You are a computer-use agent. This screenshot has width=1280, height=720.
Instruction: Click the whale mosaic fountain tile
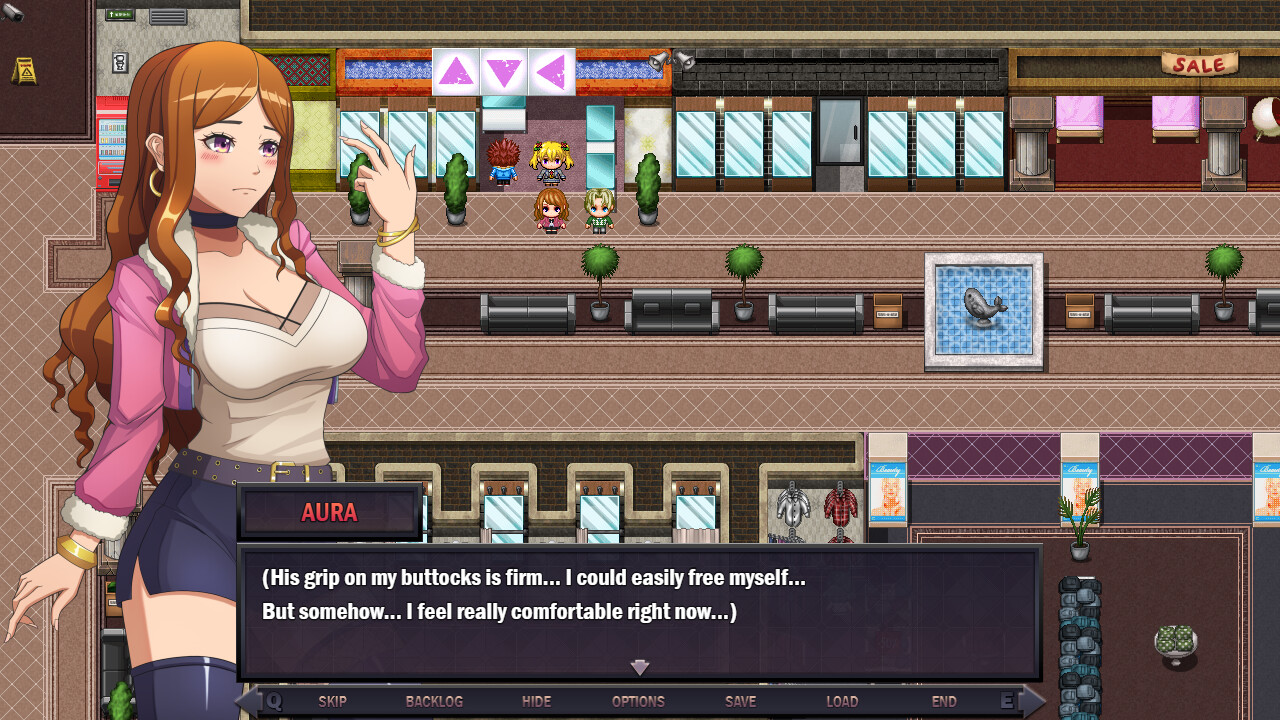click(x=983, y=311)
